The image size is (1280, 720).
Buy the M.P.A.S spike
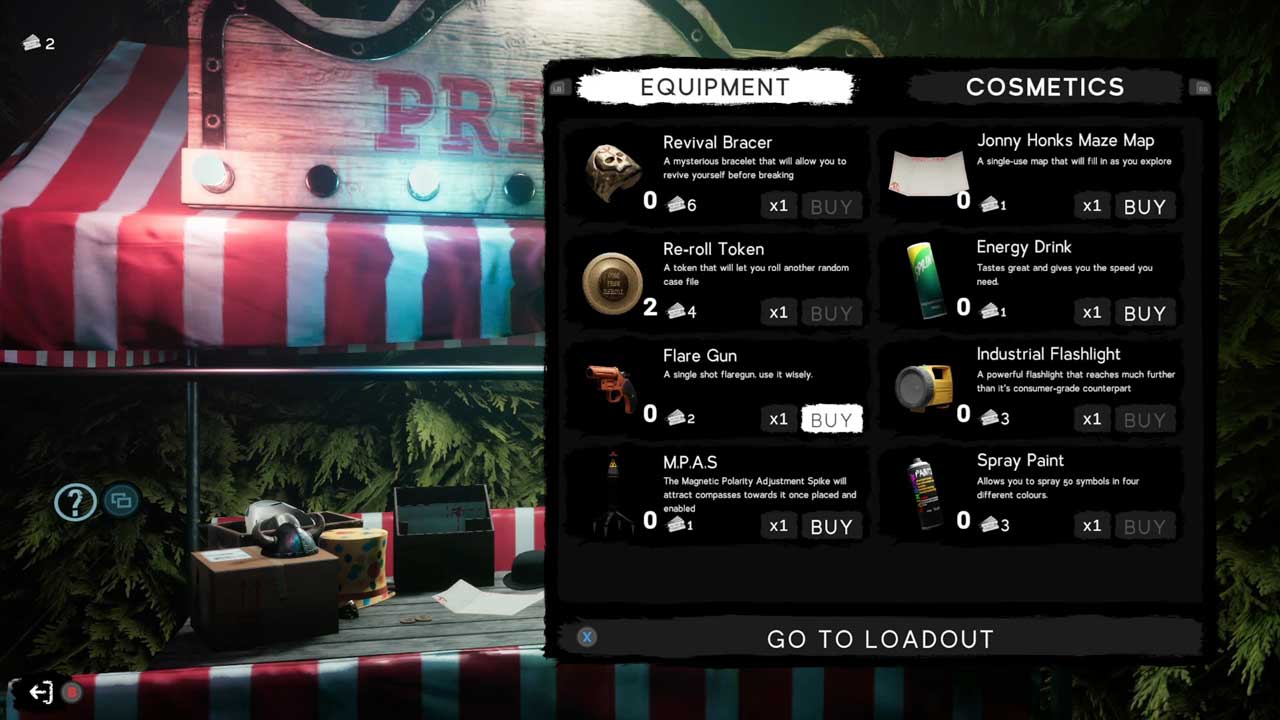(831, 527)
